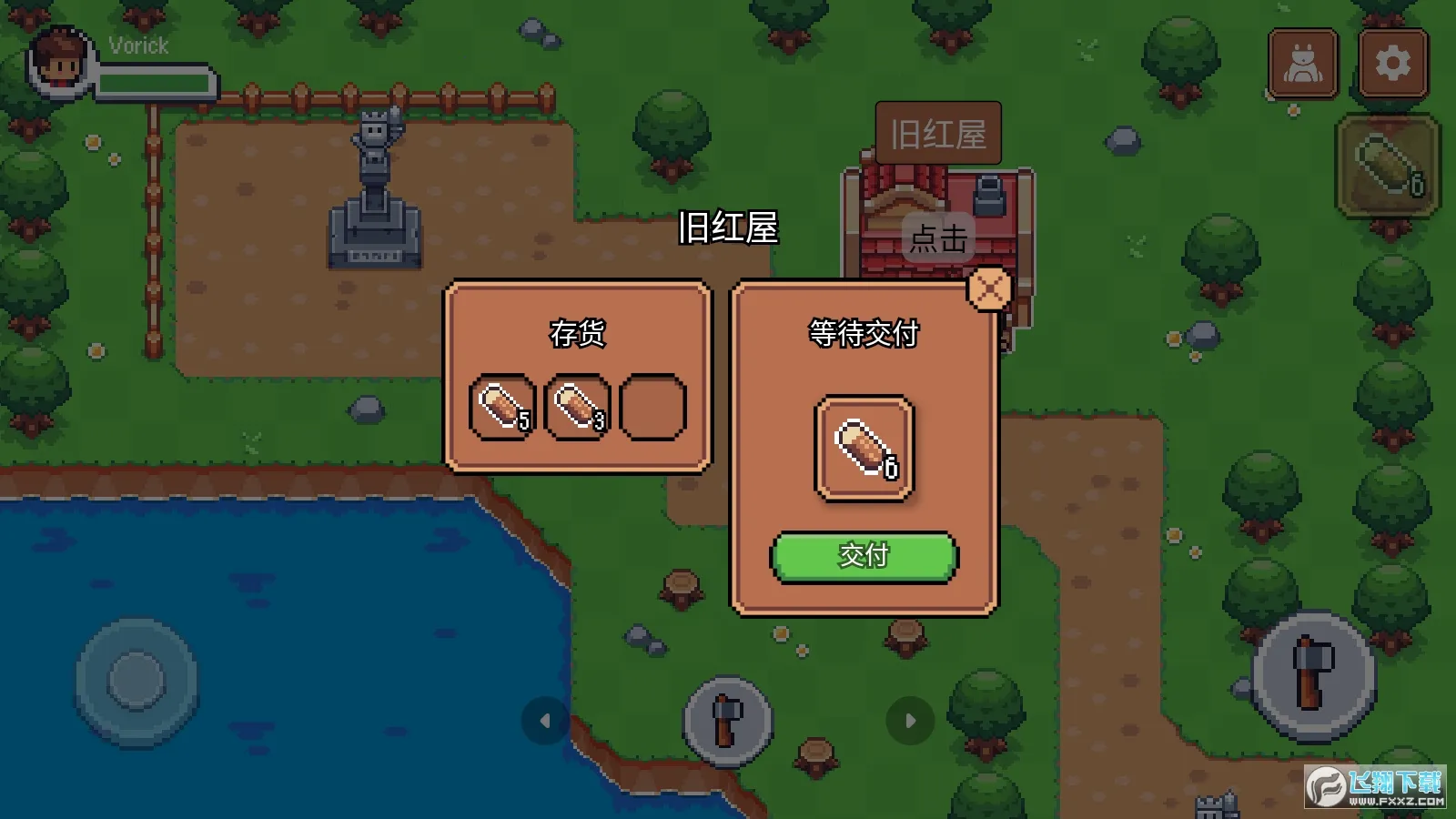
Task: Select the stock log slot with 3
Action: 577,407
